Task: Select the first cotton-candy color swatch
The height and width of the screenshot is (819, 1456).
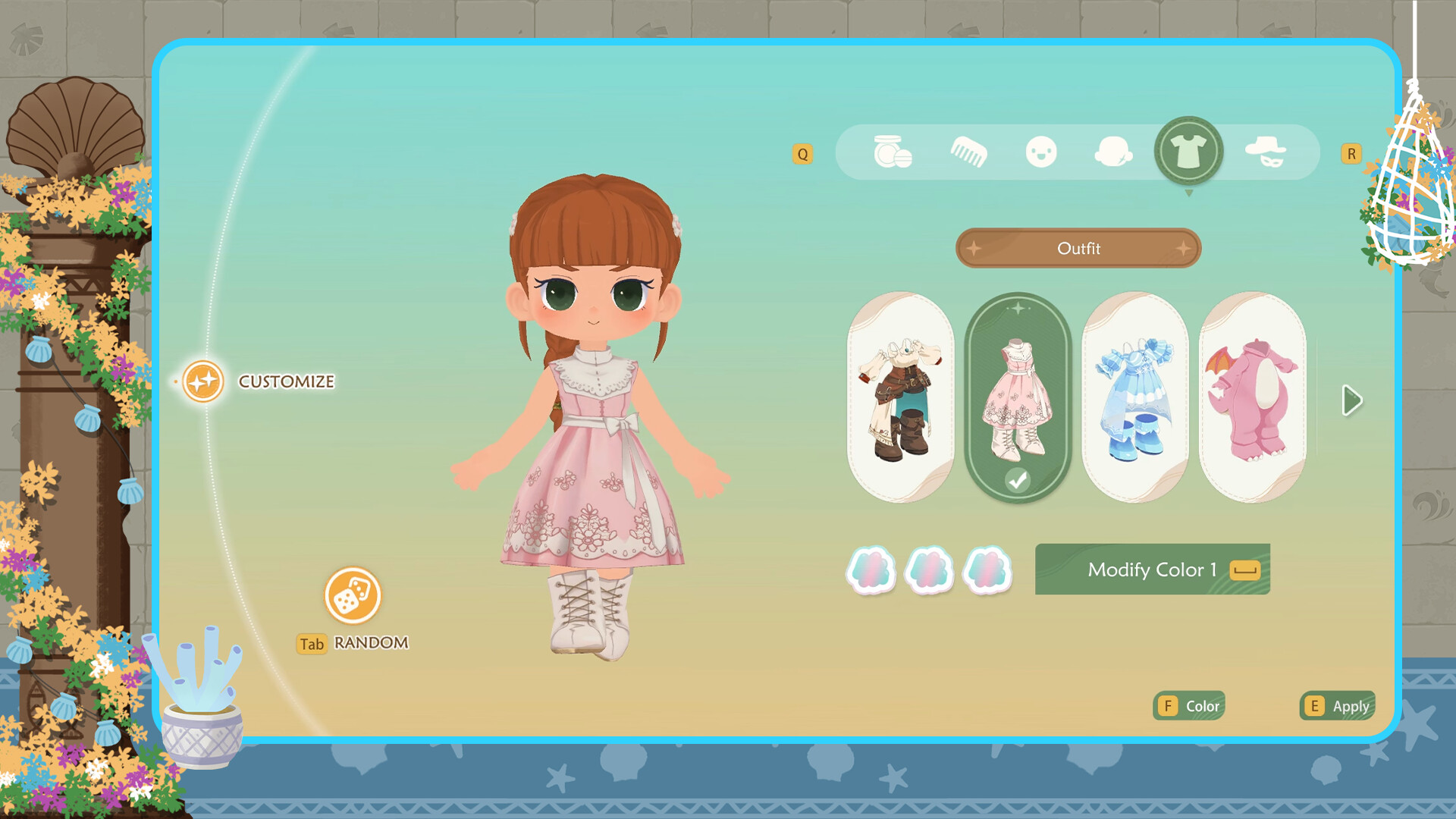Action: click(x=871, y=571)
